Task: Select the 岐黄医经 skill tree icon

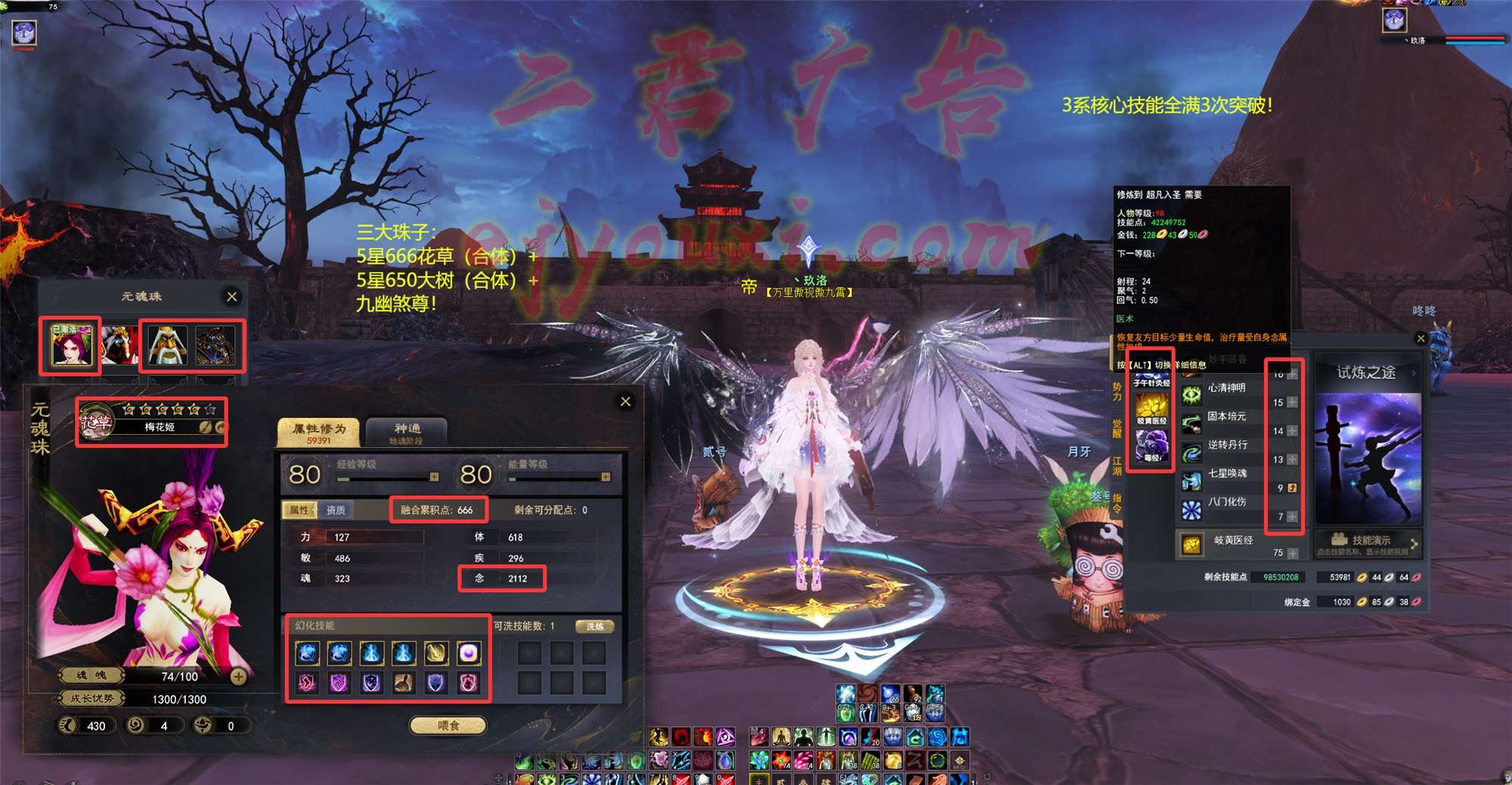Action: coord(1151,409)
